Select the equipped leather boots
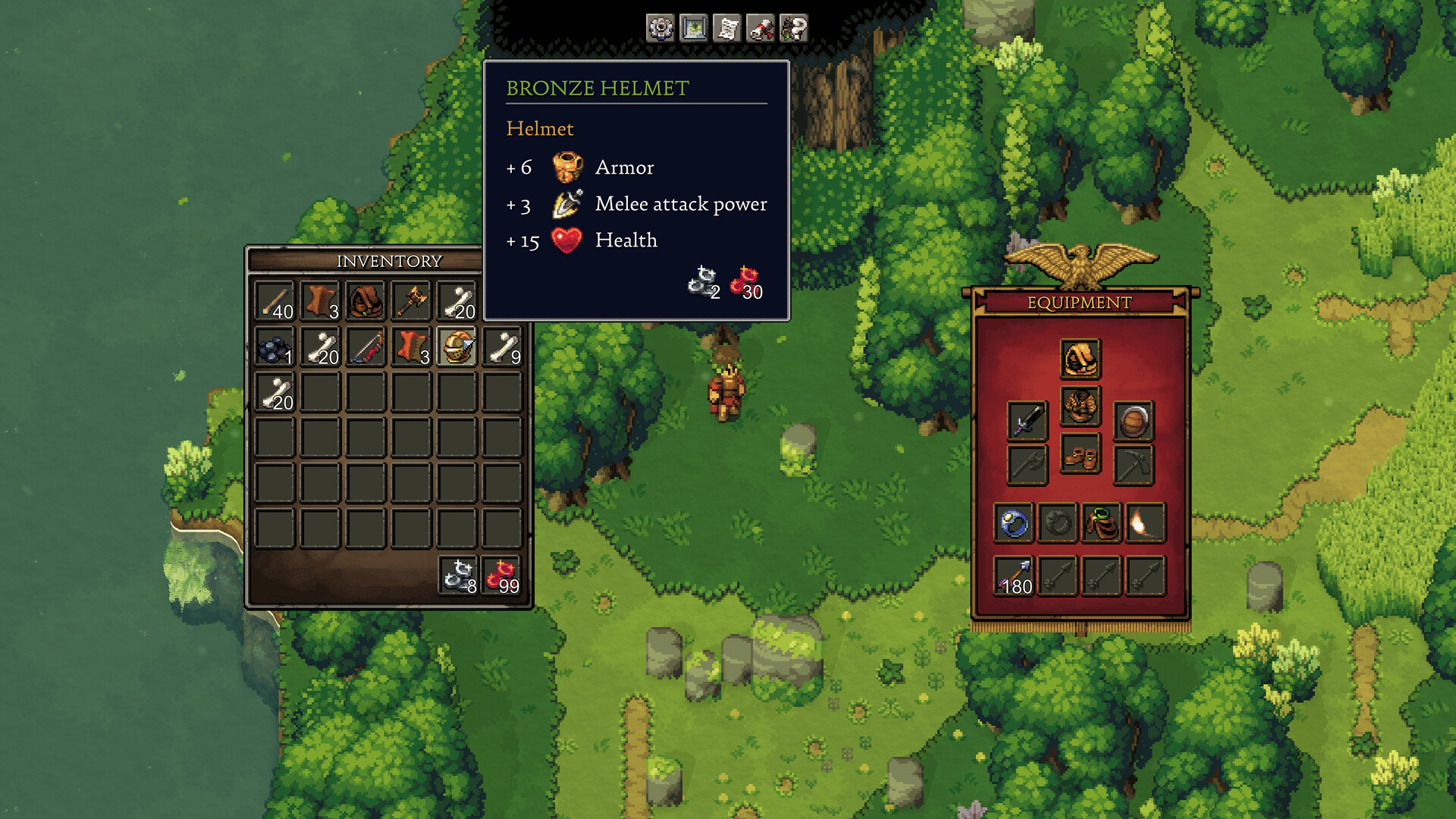Screen dimensions: 1456x819 click(x=1080, y=456)
